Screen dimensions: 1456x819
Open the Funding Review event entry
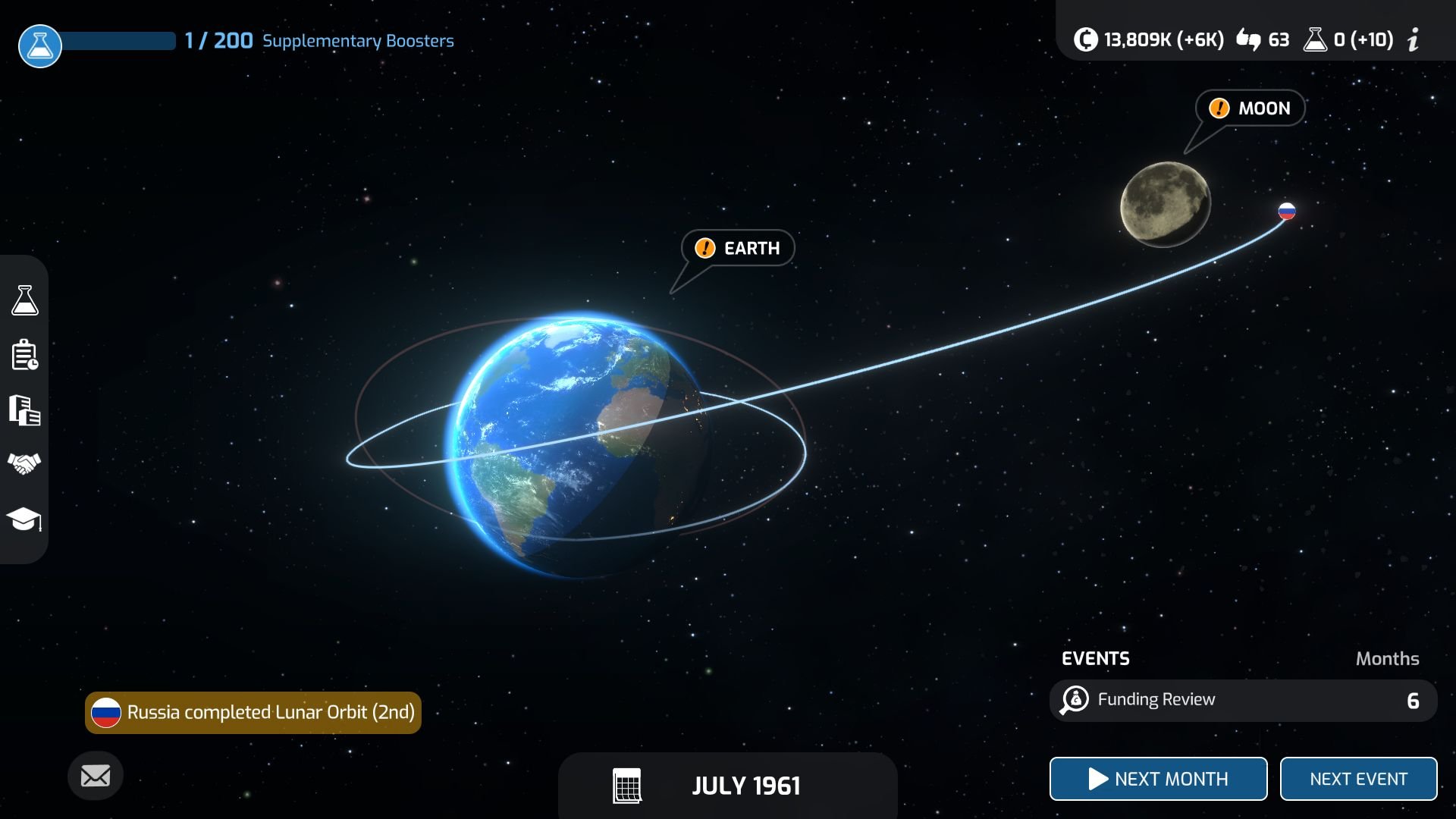(1242, 700)
